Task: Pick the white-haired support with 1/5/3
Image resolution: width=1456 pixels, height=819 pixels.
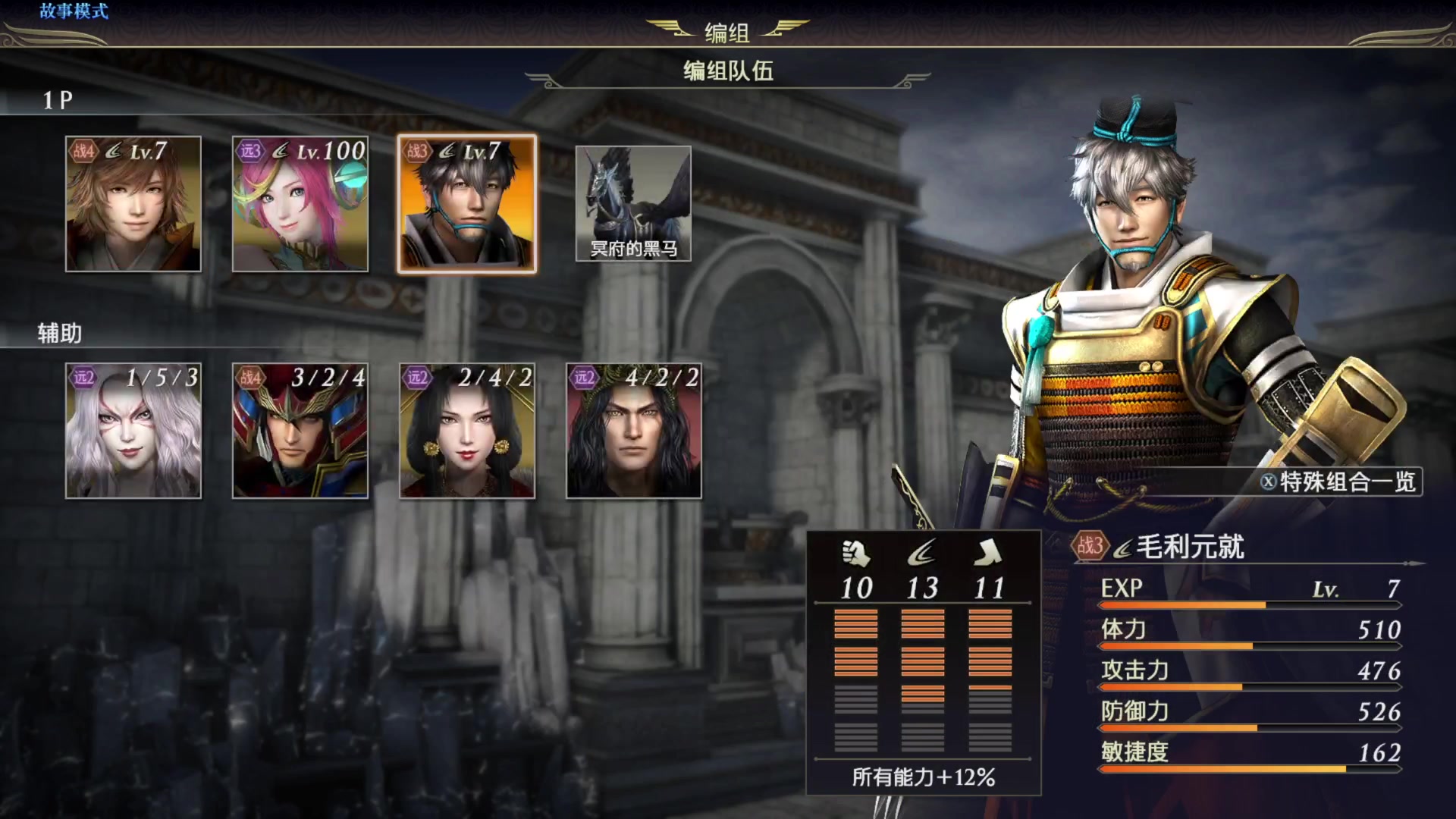Action: tap(133, 431)
